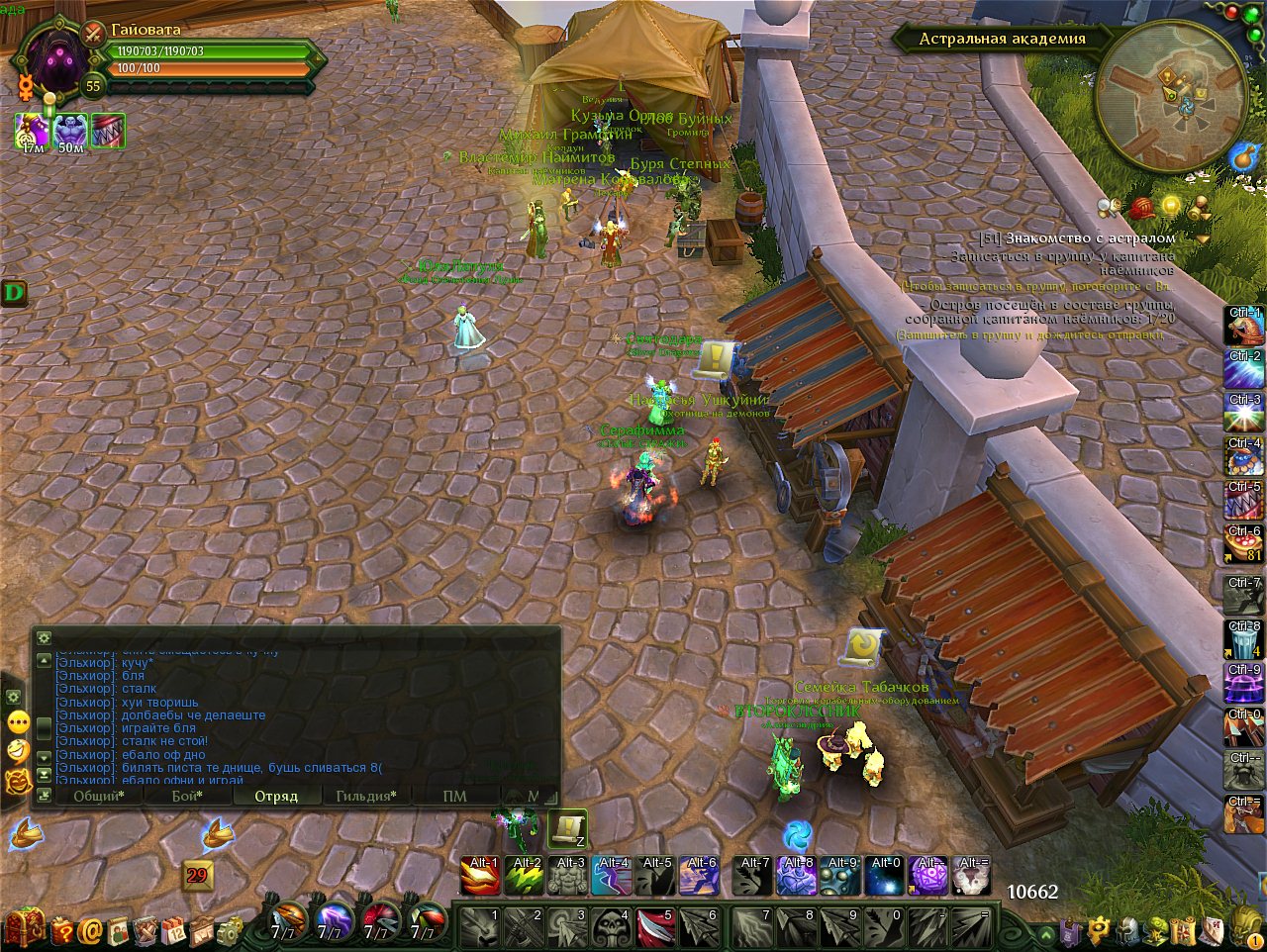Activate the Ctrl-1 horse mount icon
This screenshot has height=952, width=1267.
point(1244,325)
